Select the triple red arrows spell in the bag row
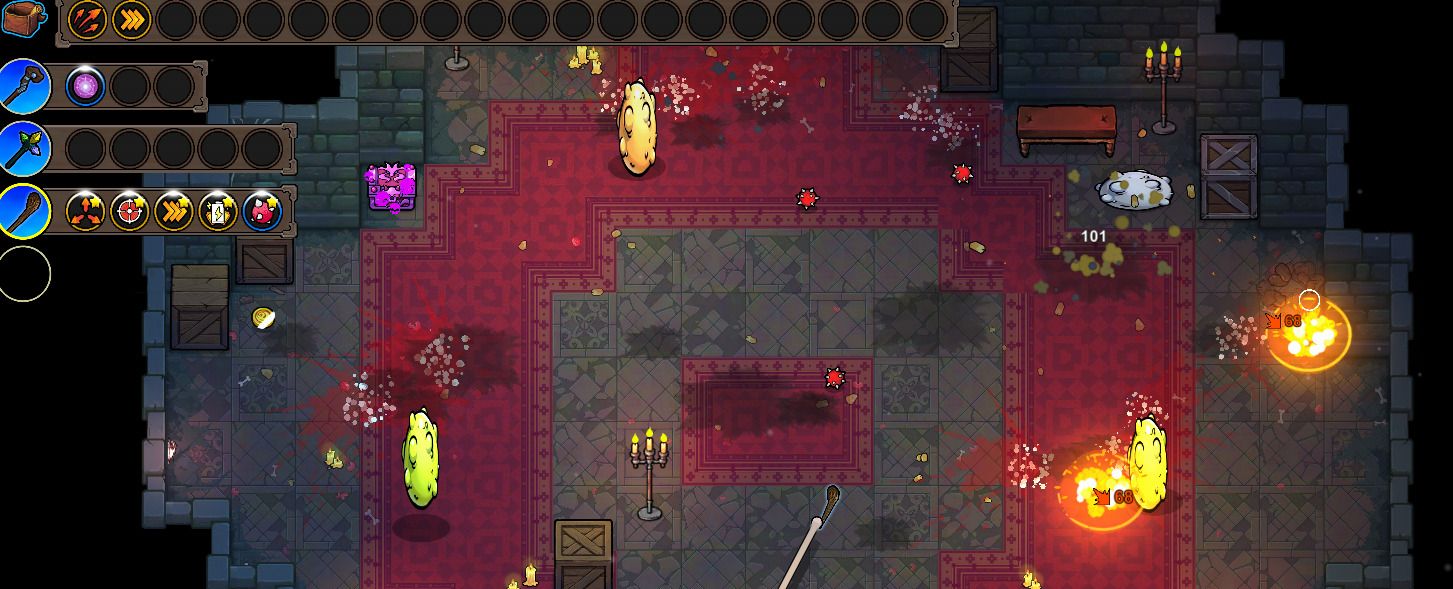1453x589 pixels. pyautogui.click(x=87, y=19)
